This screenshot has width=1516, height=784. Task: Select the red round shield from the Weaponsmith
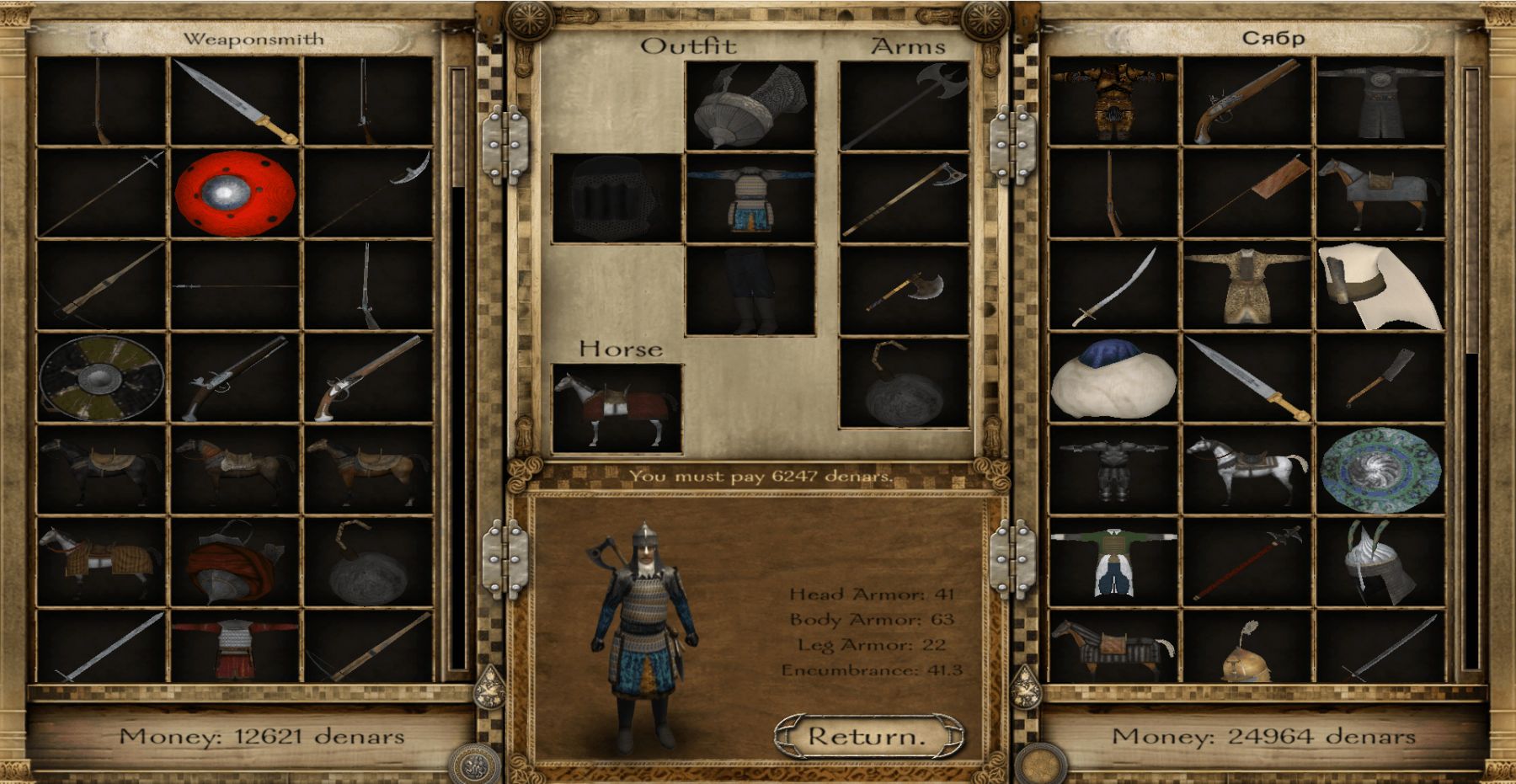(x=235, y=194)
